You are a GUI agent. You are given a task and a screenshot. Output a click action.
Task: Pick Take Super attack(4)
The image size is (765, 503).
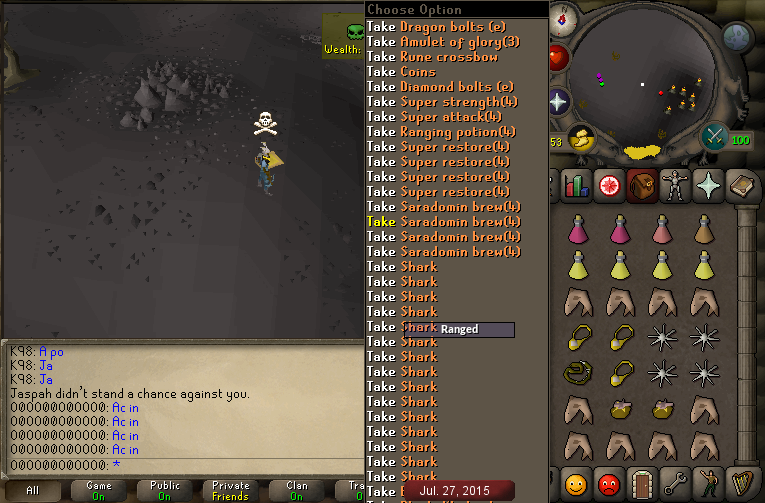coord(436,117)
